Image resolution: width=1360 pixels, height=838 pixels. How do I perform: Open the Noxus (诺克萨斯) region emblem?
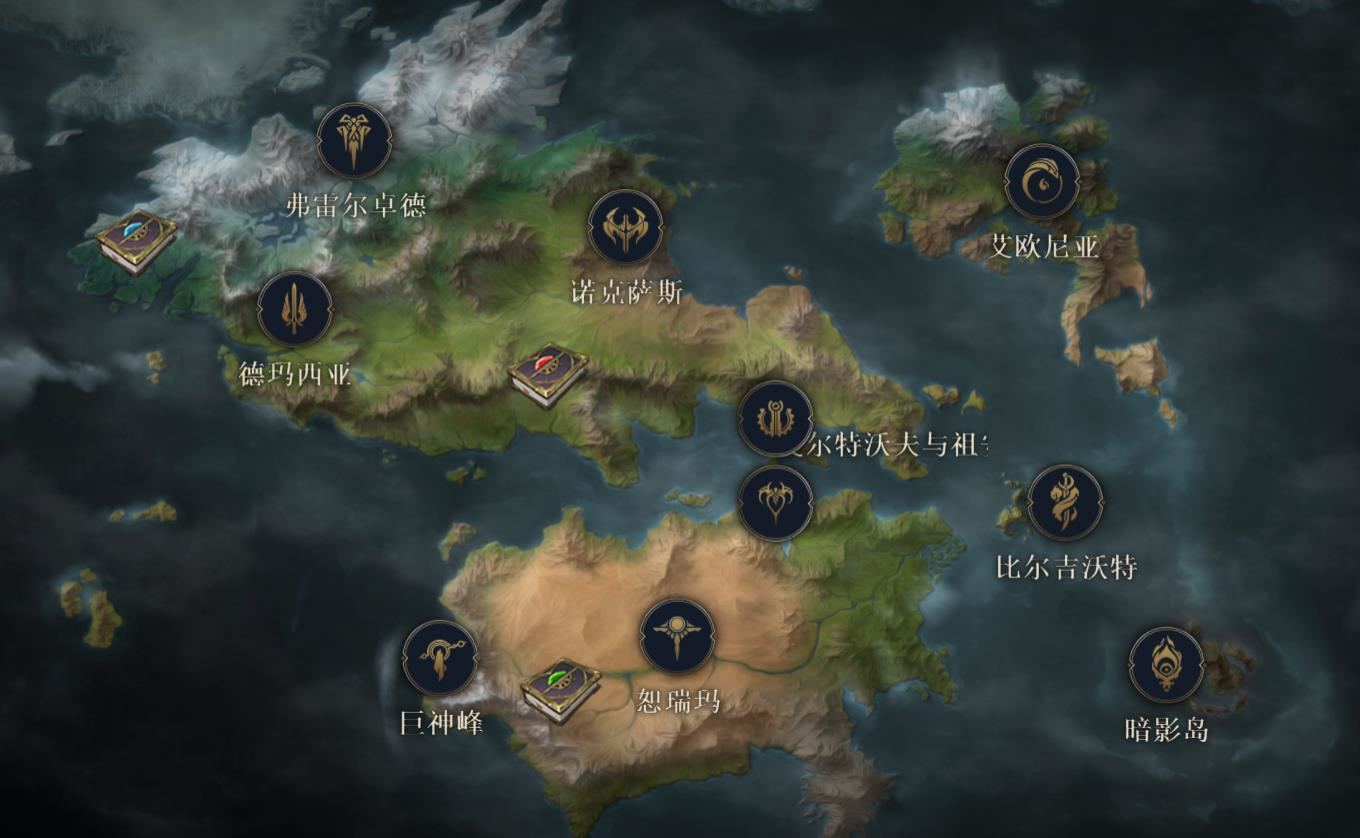pos(626,227)
